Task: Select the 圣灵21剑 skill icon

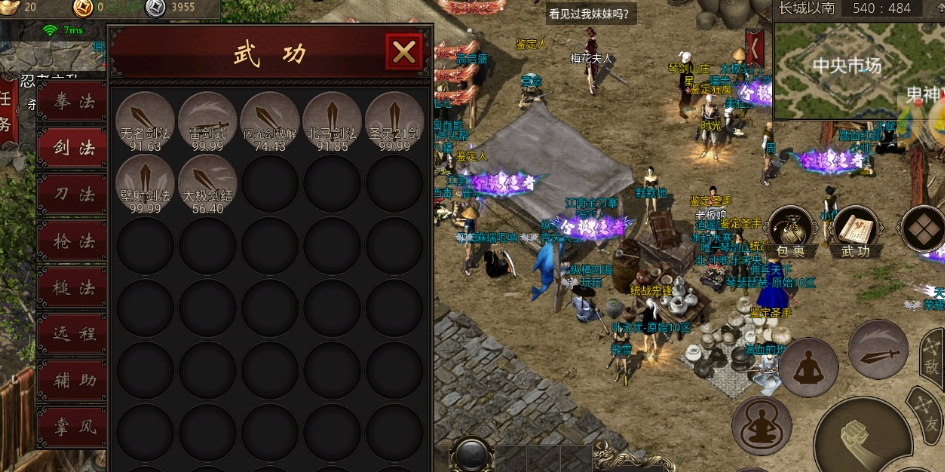Action: point(393,121)
